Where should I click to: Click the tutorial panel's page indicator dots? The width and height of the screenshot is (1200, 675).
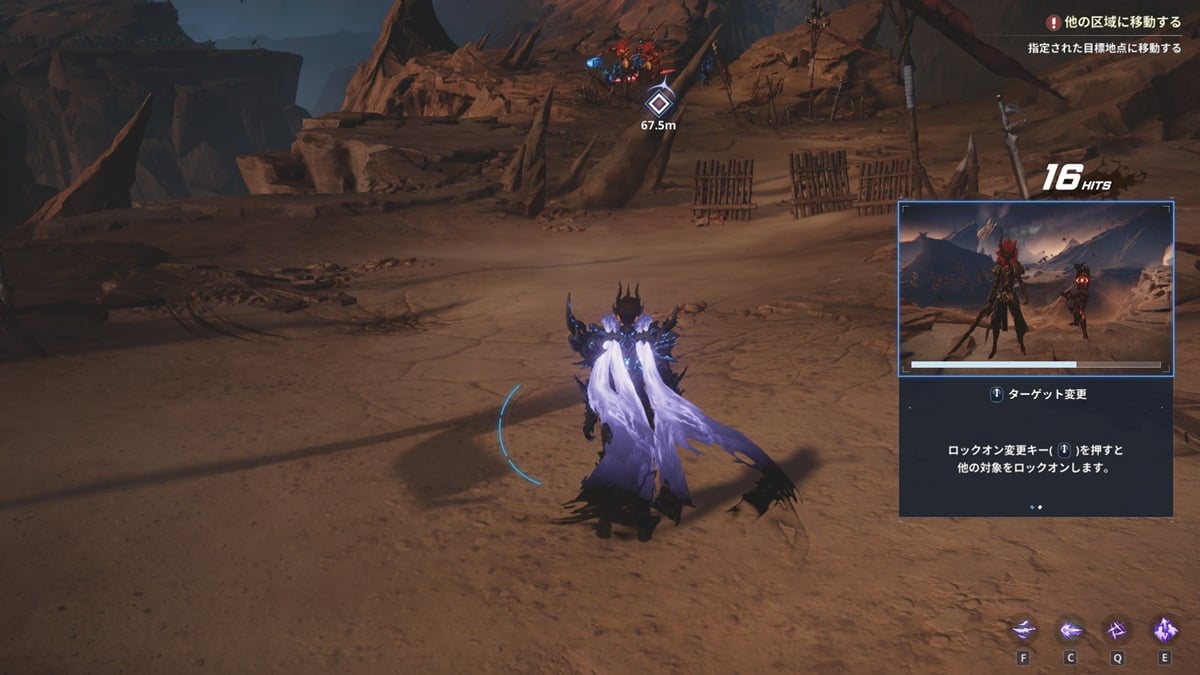[1036, 507]
